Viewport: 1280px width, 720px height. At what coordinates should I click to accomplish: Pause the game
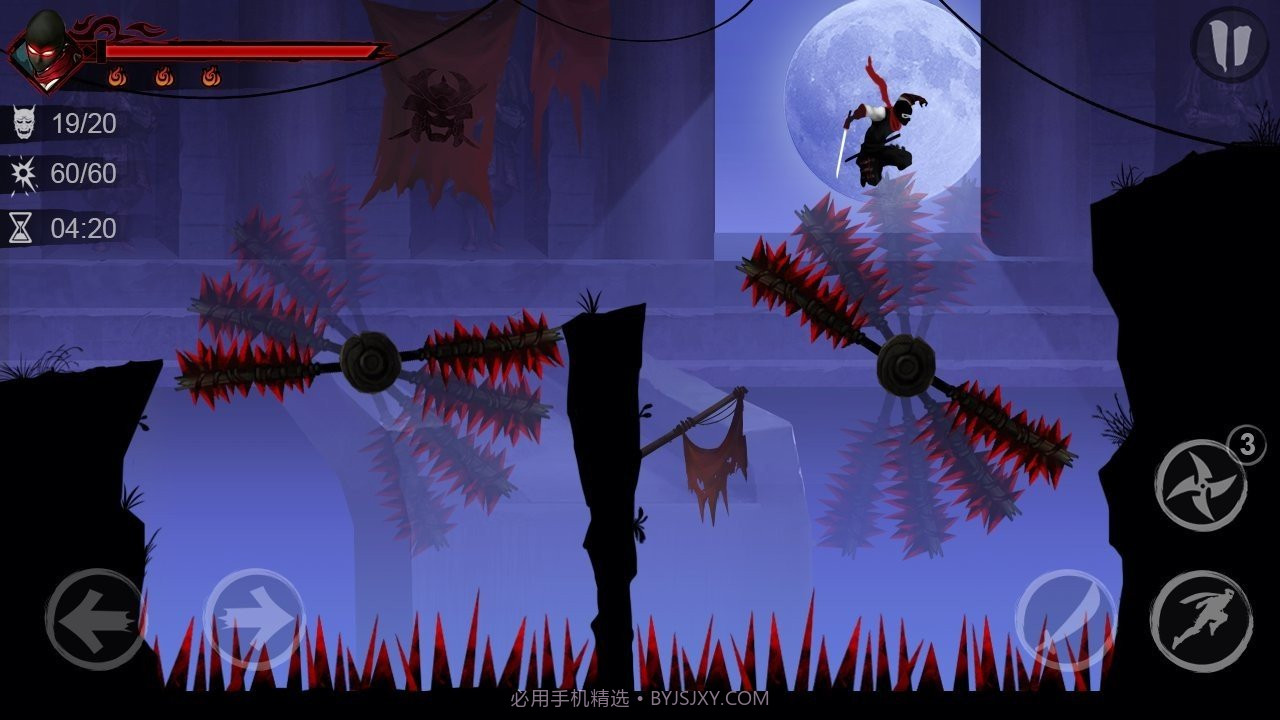tap(1230, 43)
